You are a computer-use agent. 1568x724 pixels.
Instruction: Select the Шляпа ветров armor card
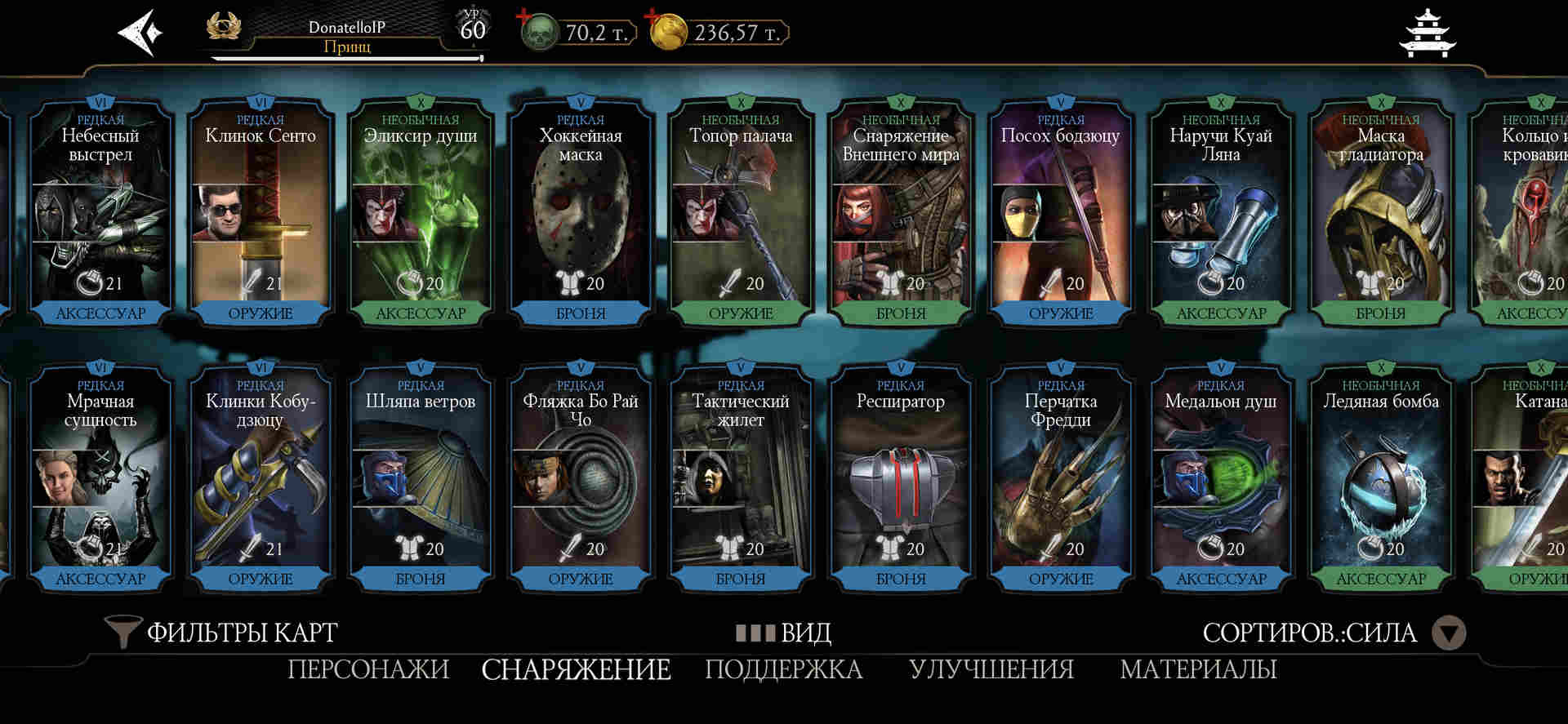421,477
